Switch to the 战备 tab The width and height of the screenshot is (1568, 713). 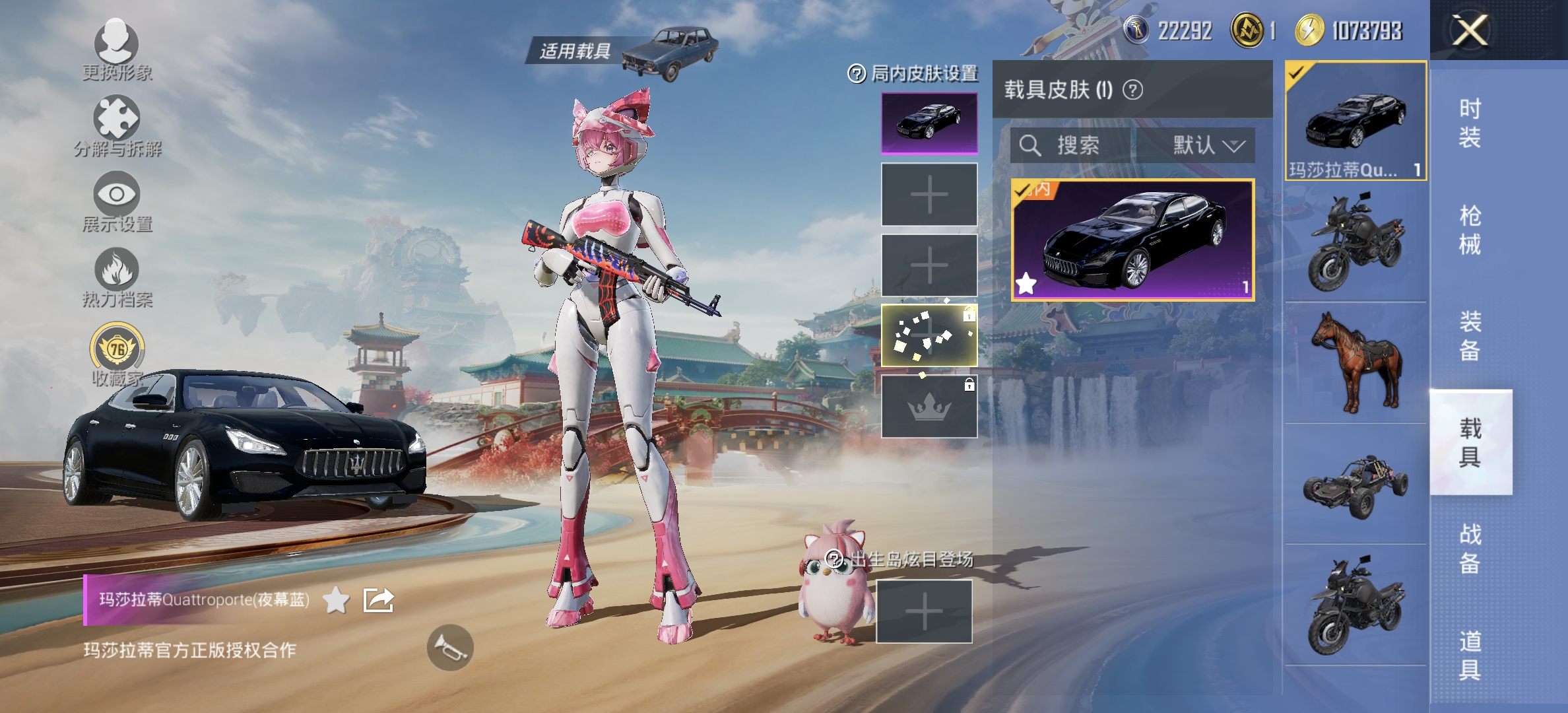coord(1470,549)
